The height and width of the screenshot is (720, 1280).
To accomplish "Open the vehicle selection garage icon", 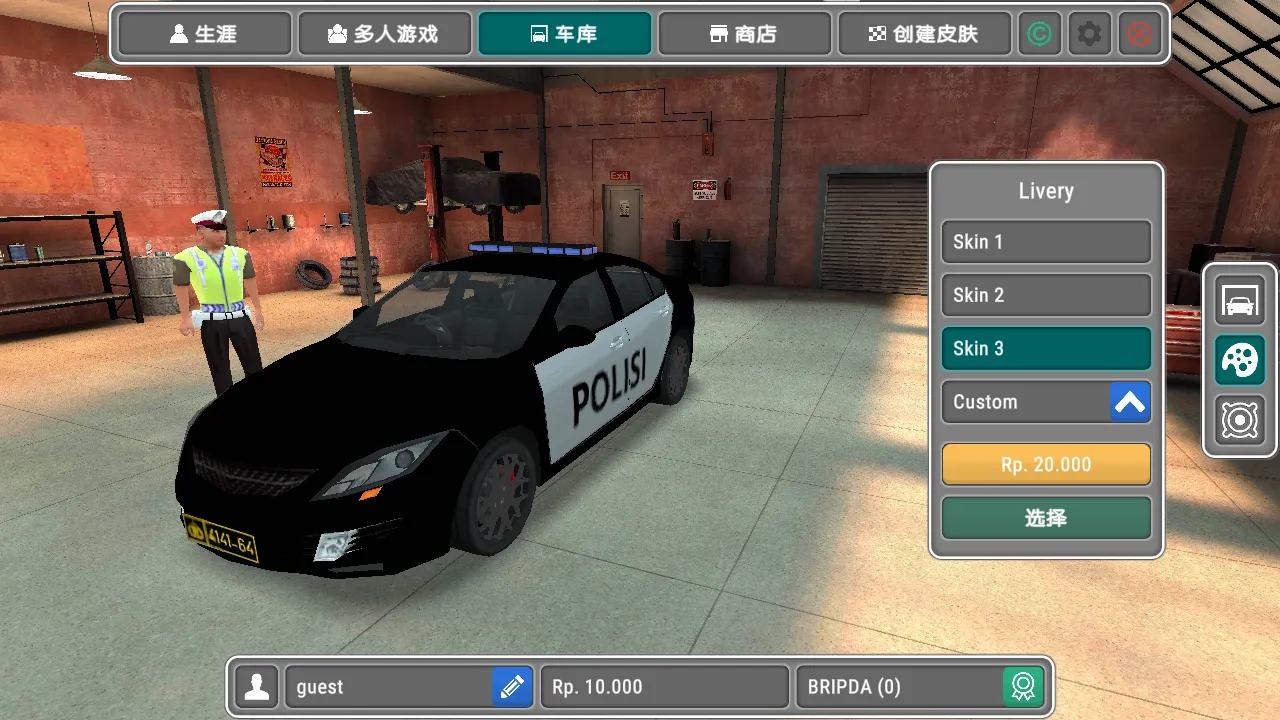I will pos(1238,301).
